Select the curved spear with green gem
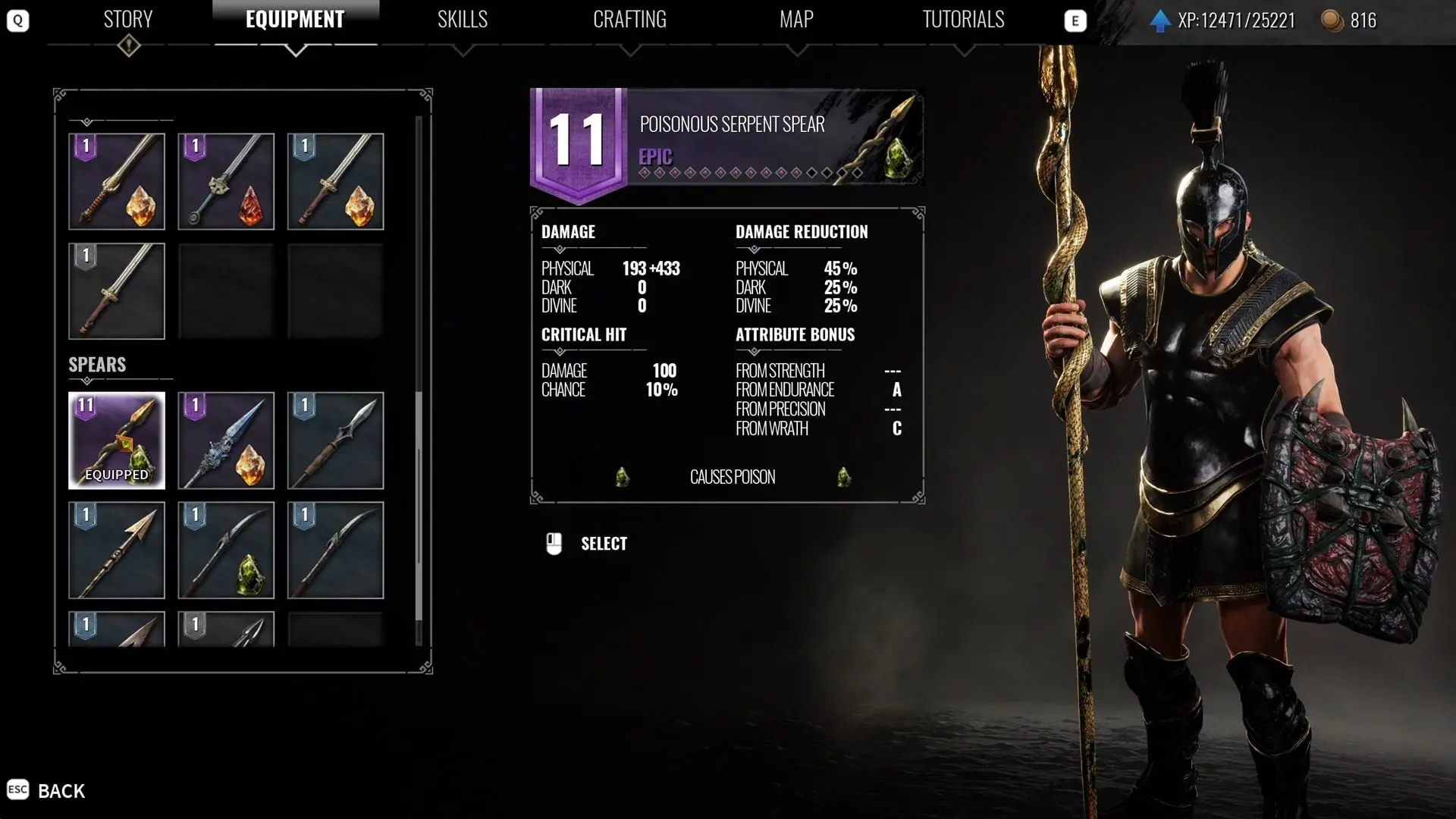The height and width of the screenshot is (819, 1456). [226, 551]
